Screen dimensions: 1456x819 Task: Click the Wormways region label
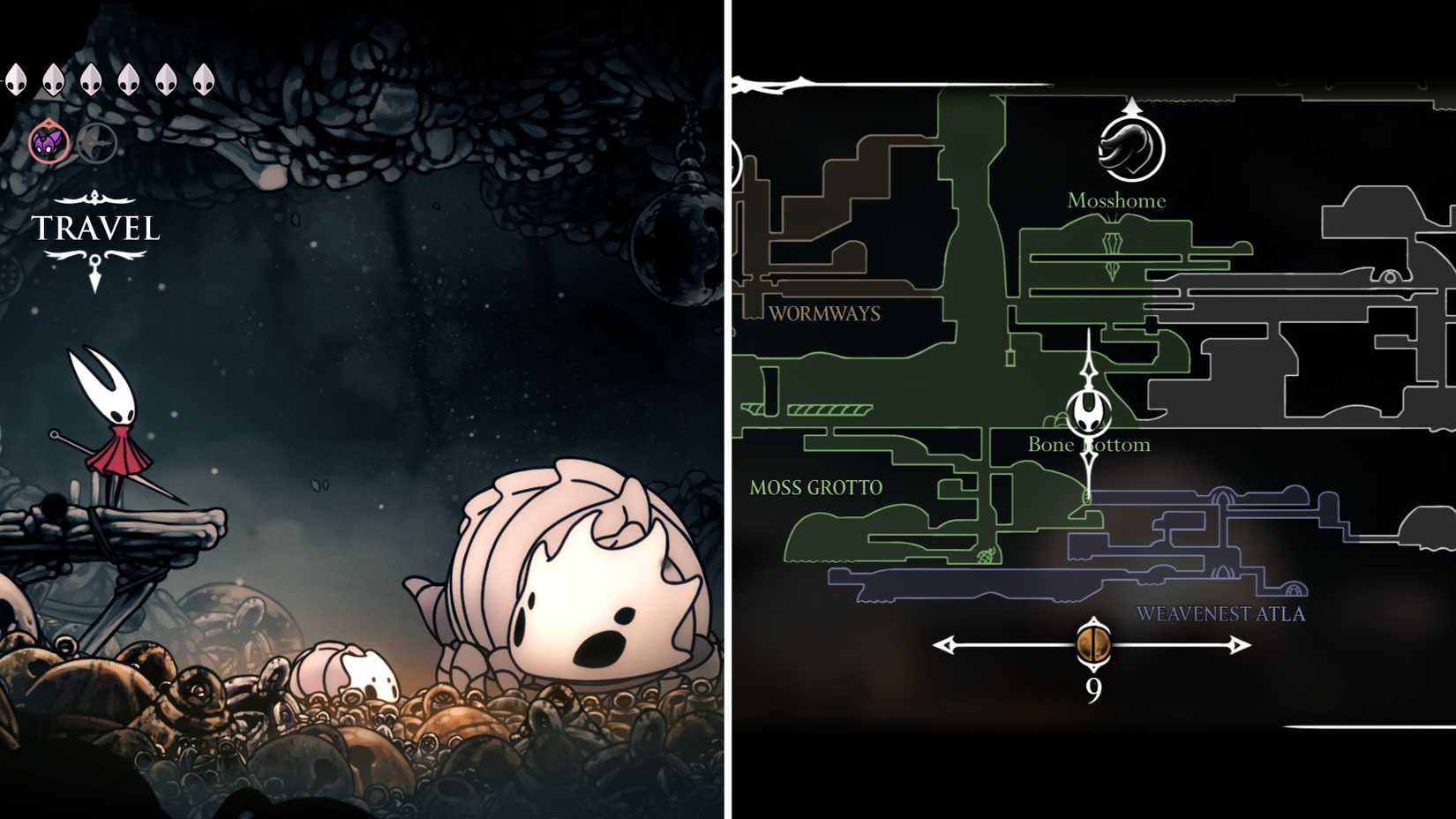[825, 312]
